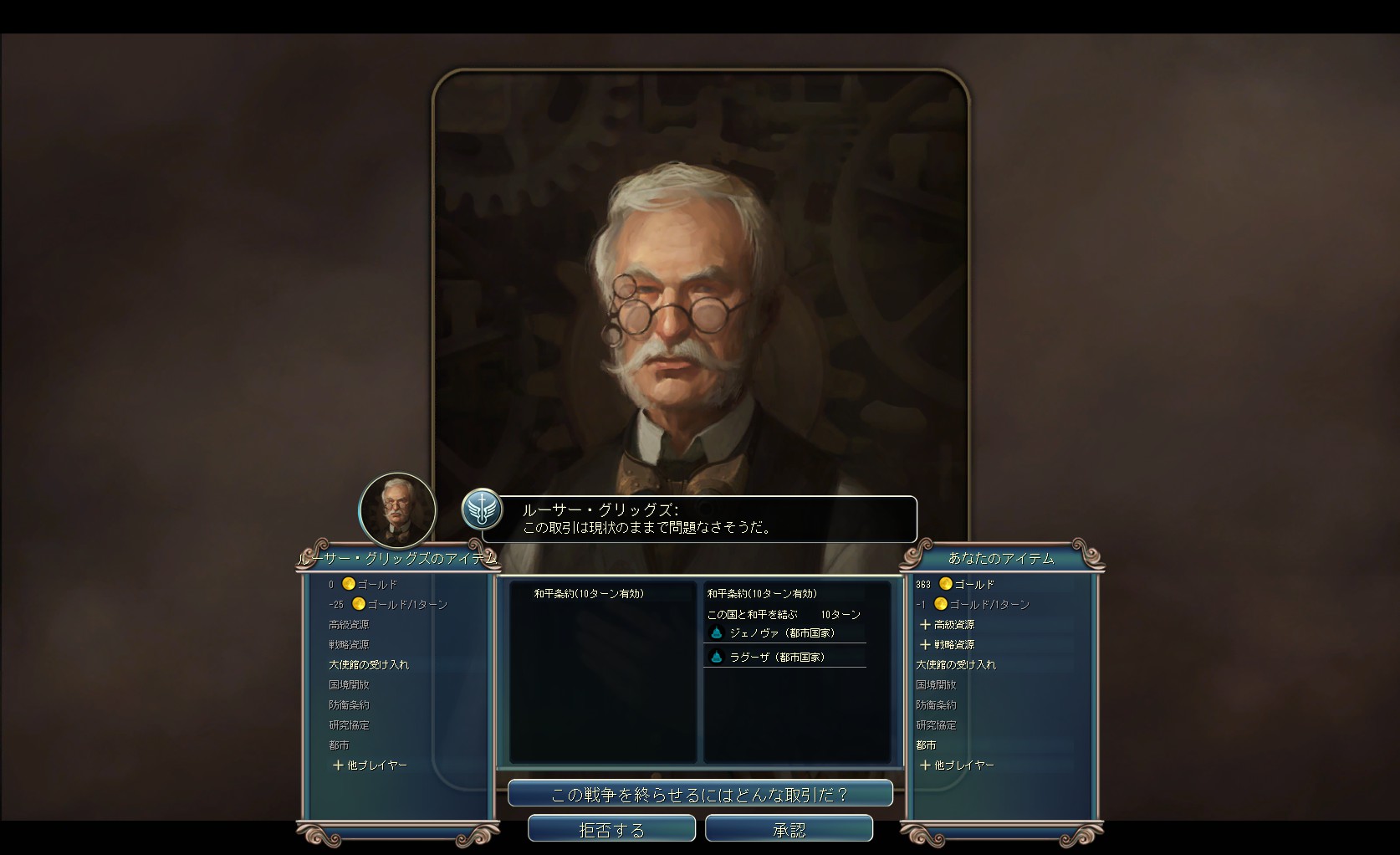Click the 拒否する button to refuse
The height and width of the screenshot is (855, 1400).
pos(611,828)
